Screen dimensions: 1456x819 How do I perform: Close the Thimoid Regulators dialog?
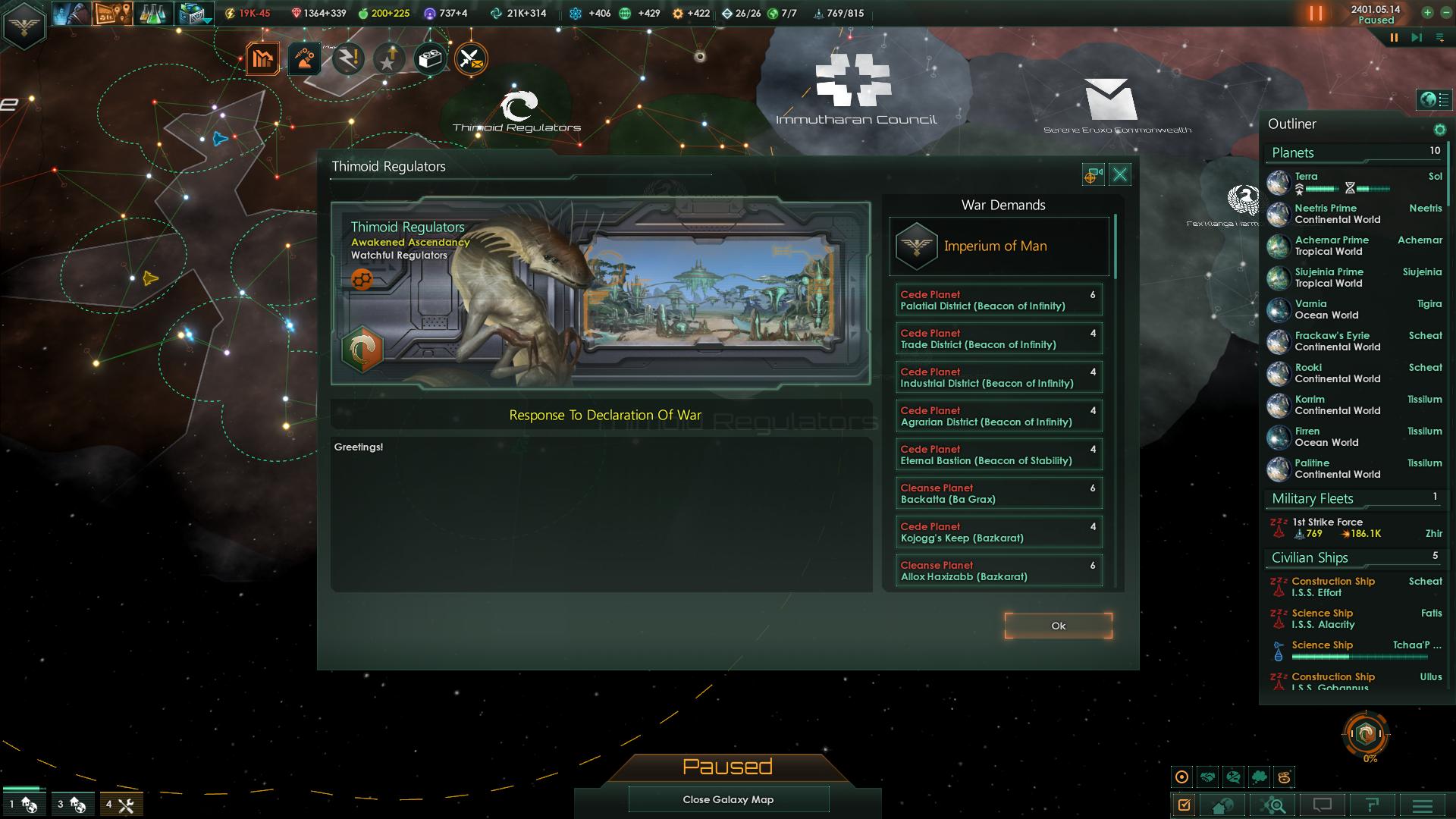click(x=1119, y=175)
